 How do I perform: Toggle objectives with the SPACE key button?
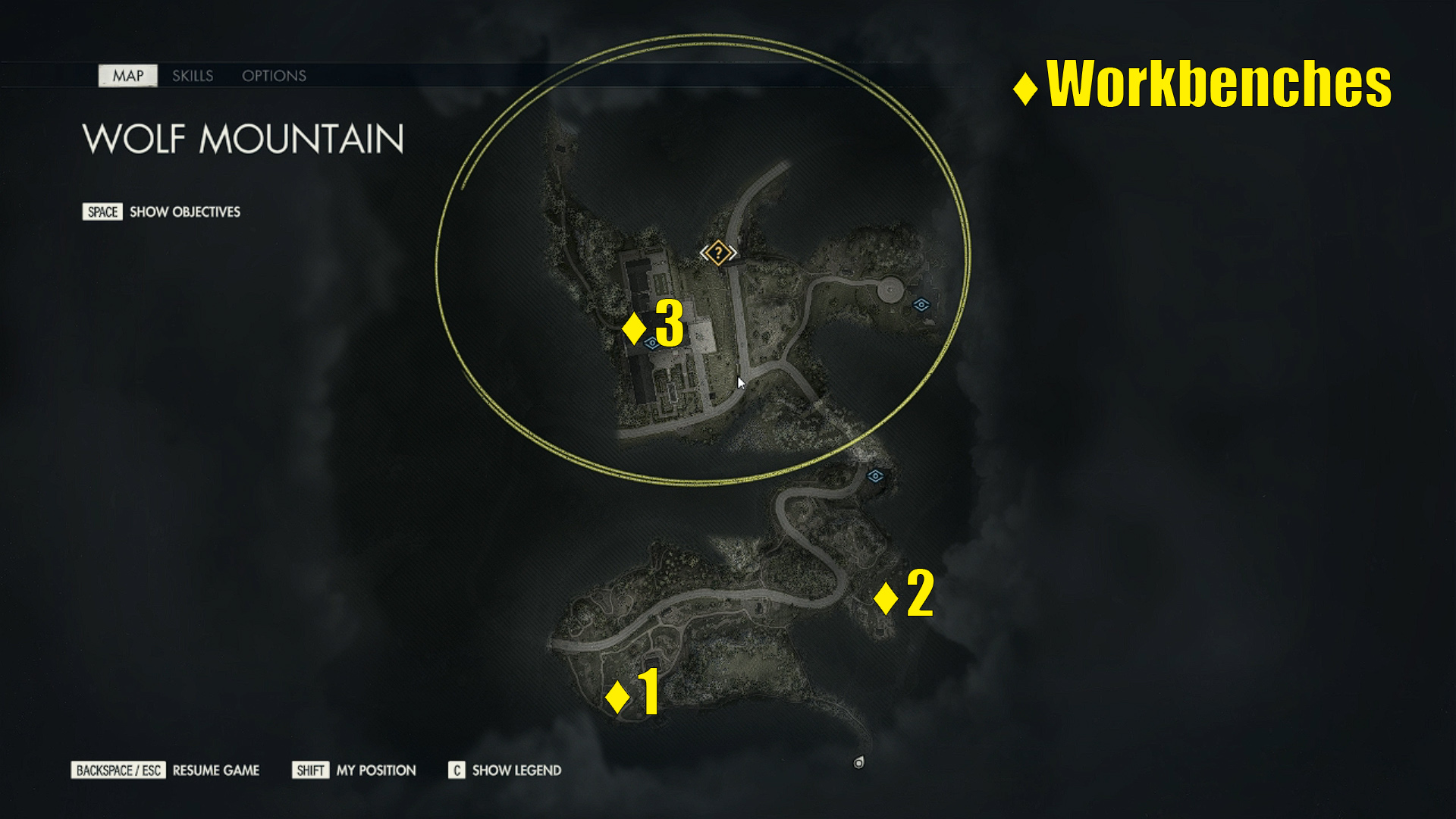pyautogui.click(x=101, y=212)
